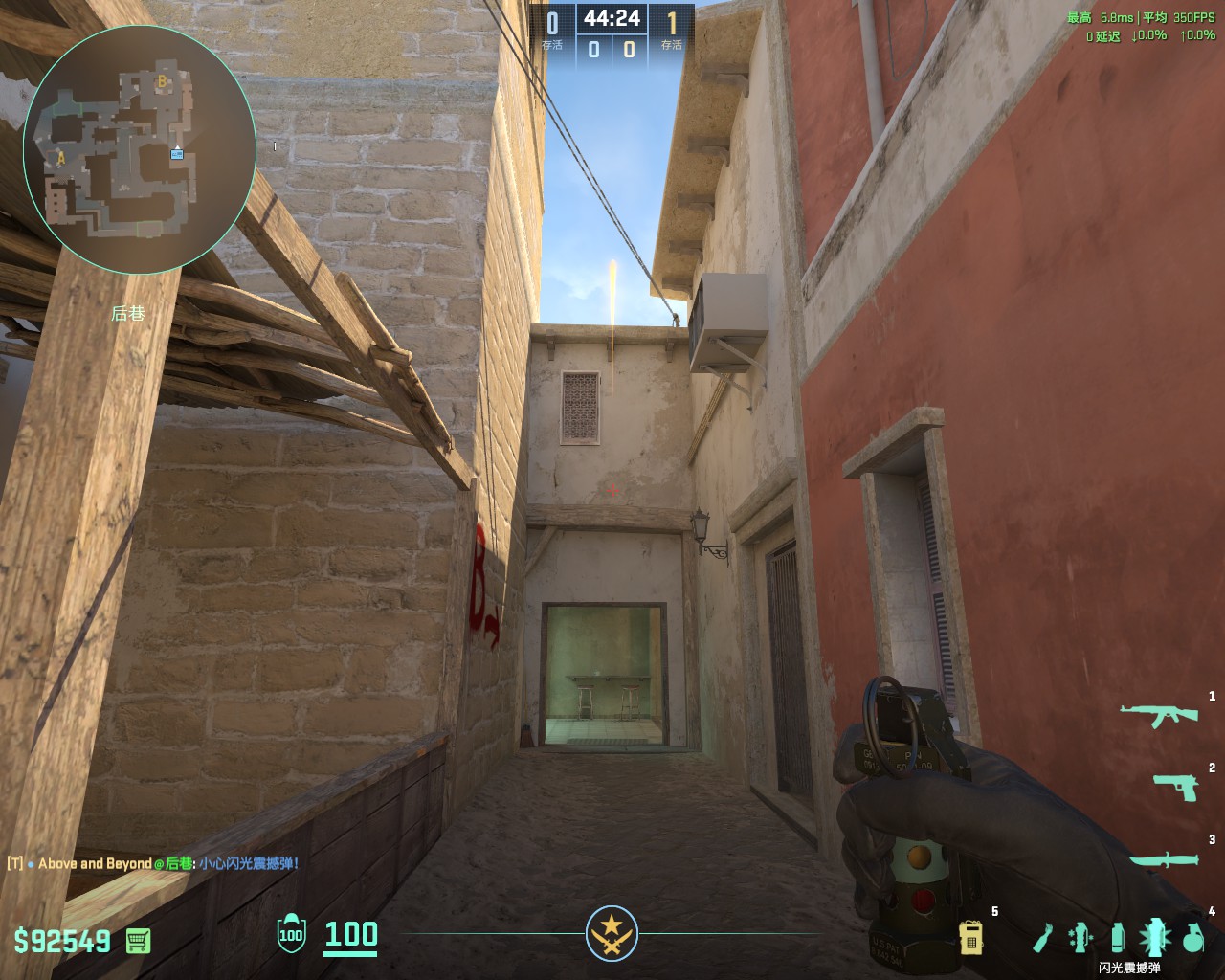Open the buy menu cart icon

138,941
